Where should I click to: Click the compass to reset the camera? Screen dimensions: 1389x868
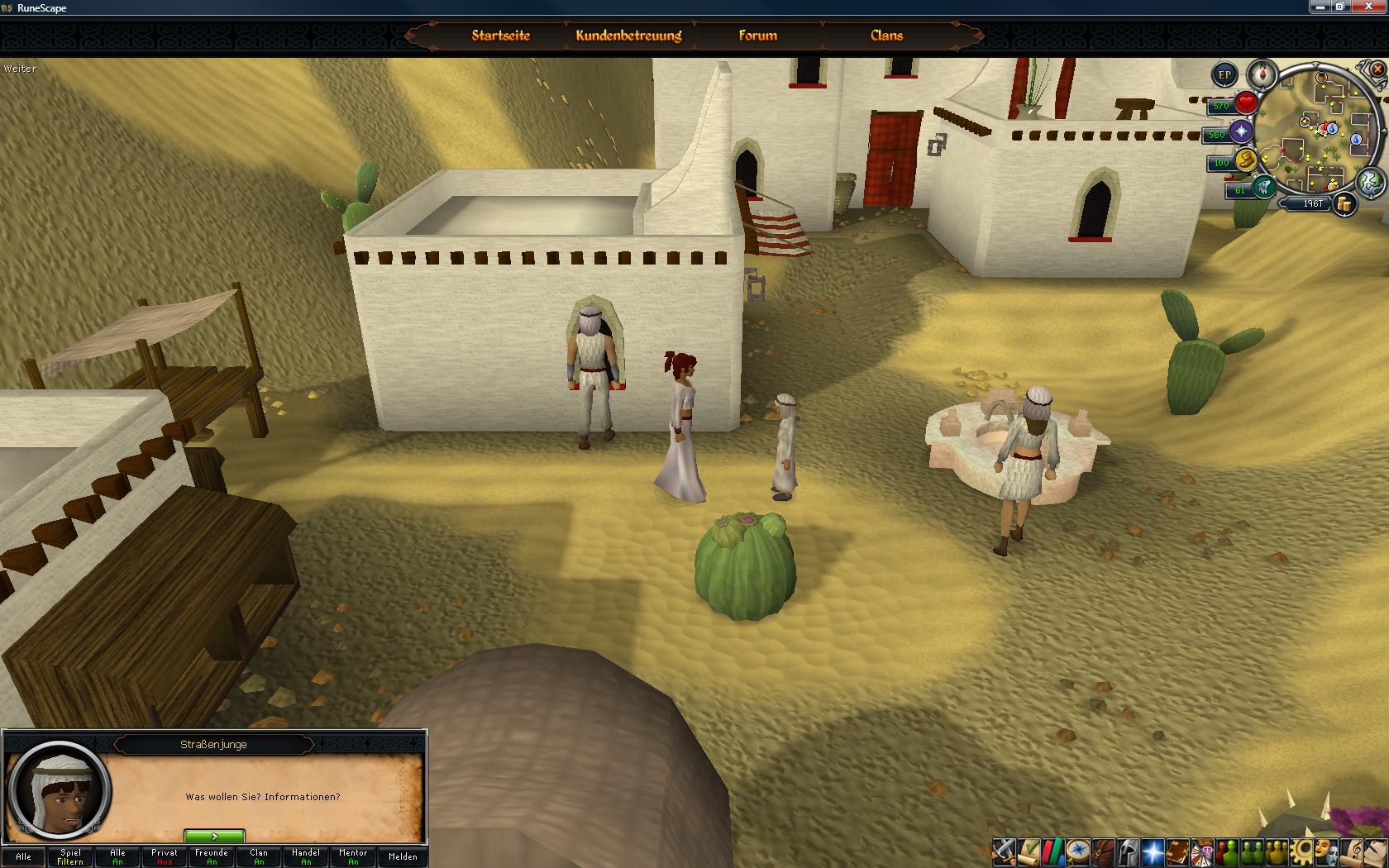(1263, 74)
